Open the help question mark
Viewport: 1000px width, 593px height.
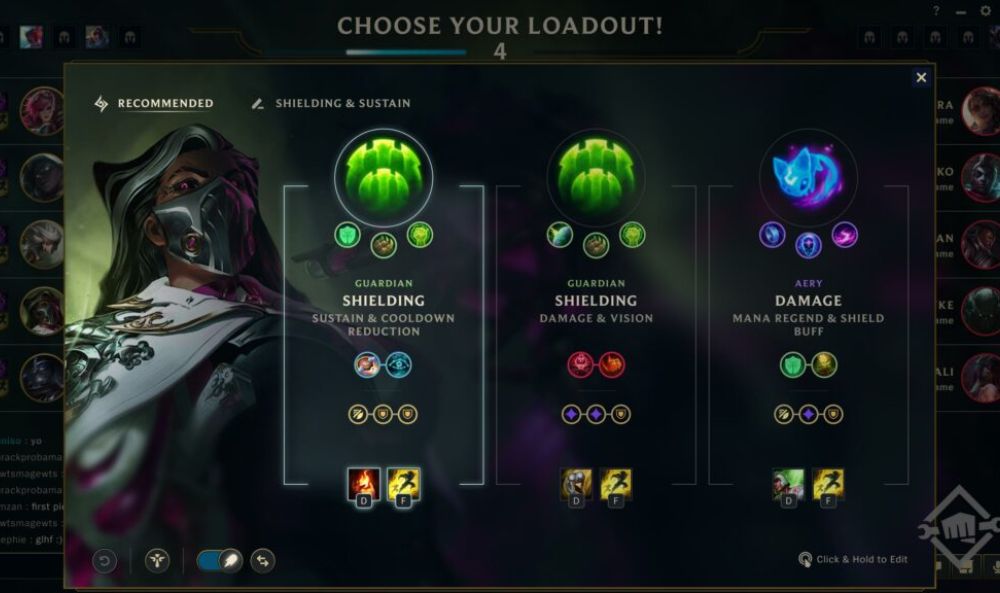click(936, 11)
